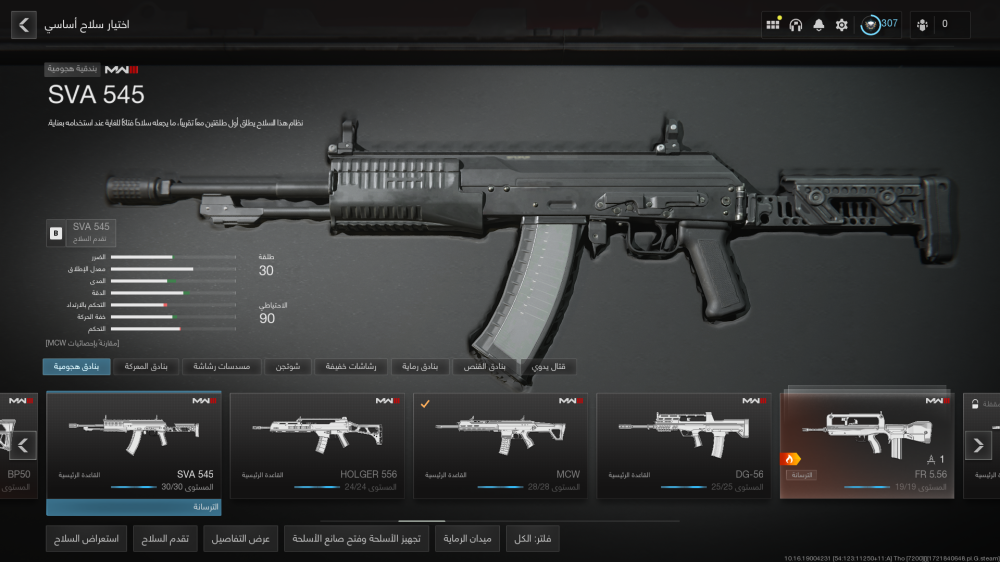
Task: Open the headset voice chat icon
Action: (x=796, y=24)
